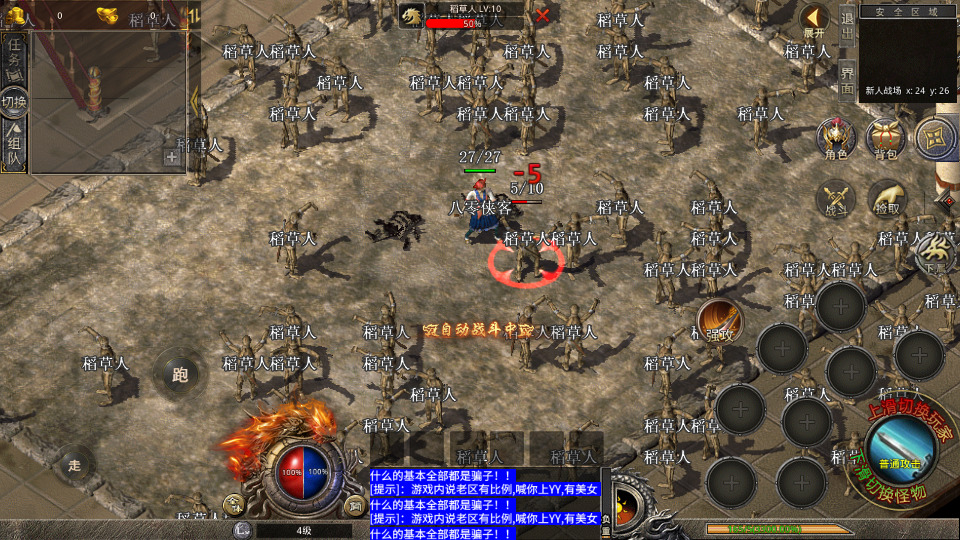The width and height of the screenshot is (960, 540).
Task: Toggle the 走 walk button
Action: coord(73,464)
